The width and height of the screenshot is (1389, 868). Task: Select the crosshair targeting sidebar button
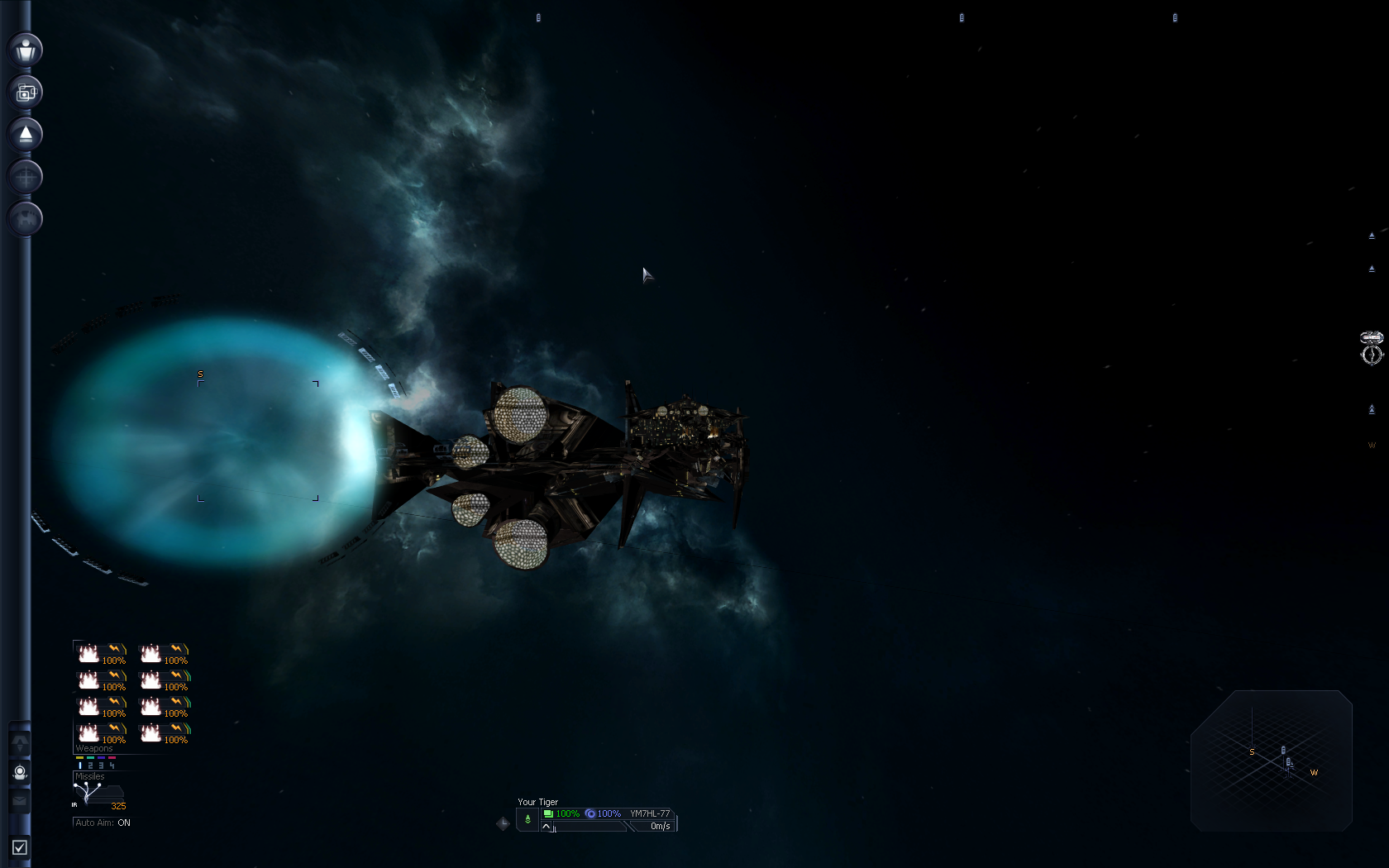click(x=26, y=176)
